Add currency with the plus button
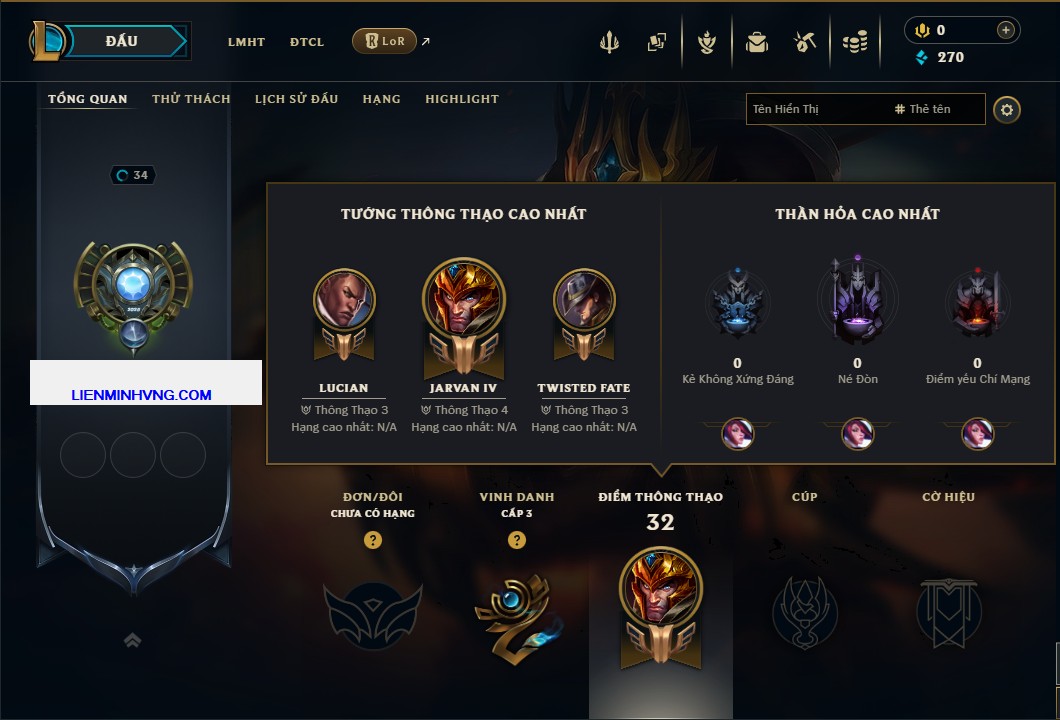 point(1005,30)
